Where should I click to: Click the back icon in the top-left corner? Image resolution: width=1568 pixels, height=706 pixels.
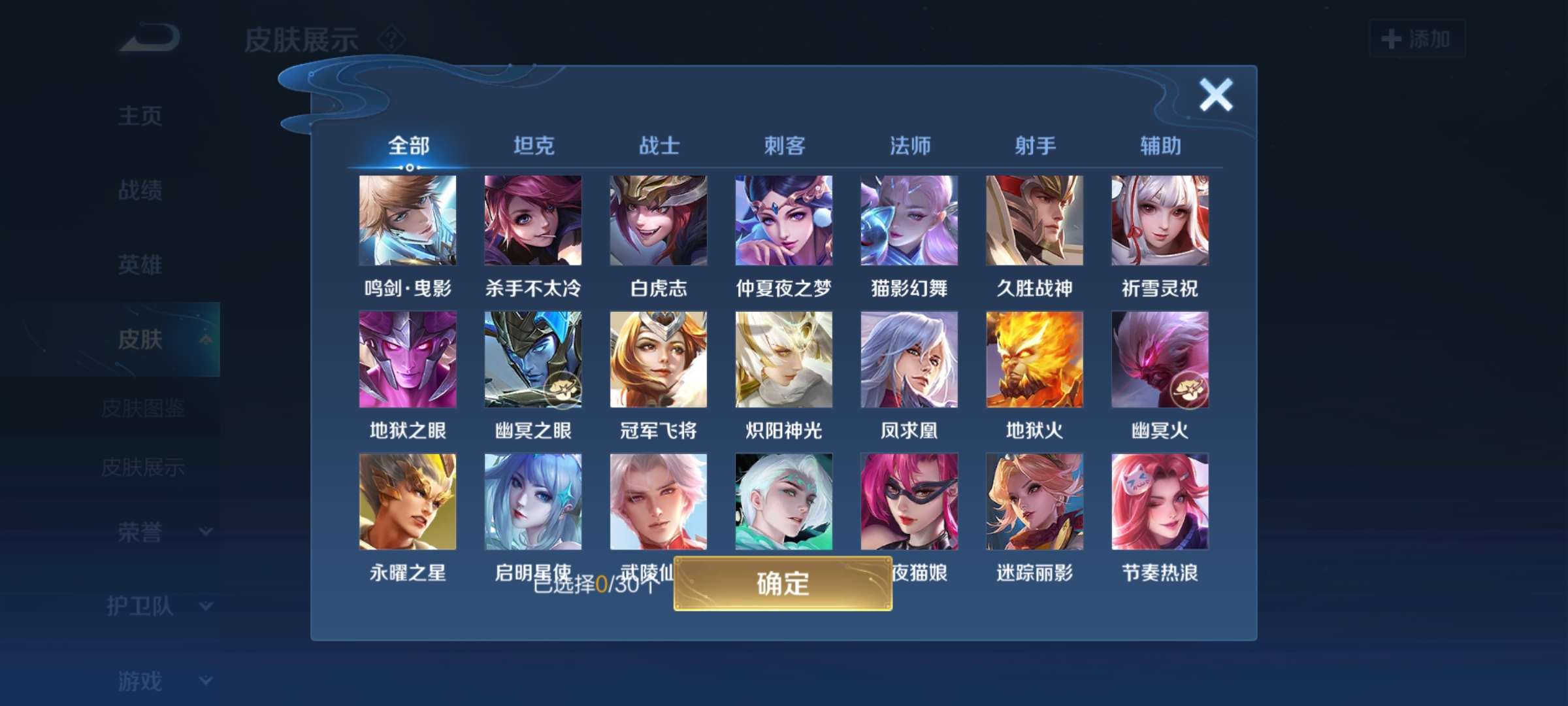pyautogui.click(x=147, y=37)
